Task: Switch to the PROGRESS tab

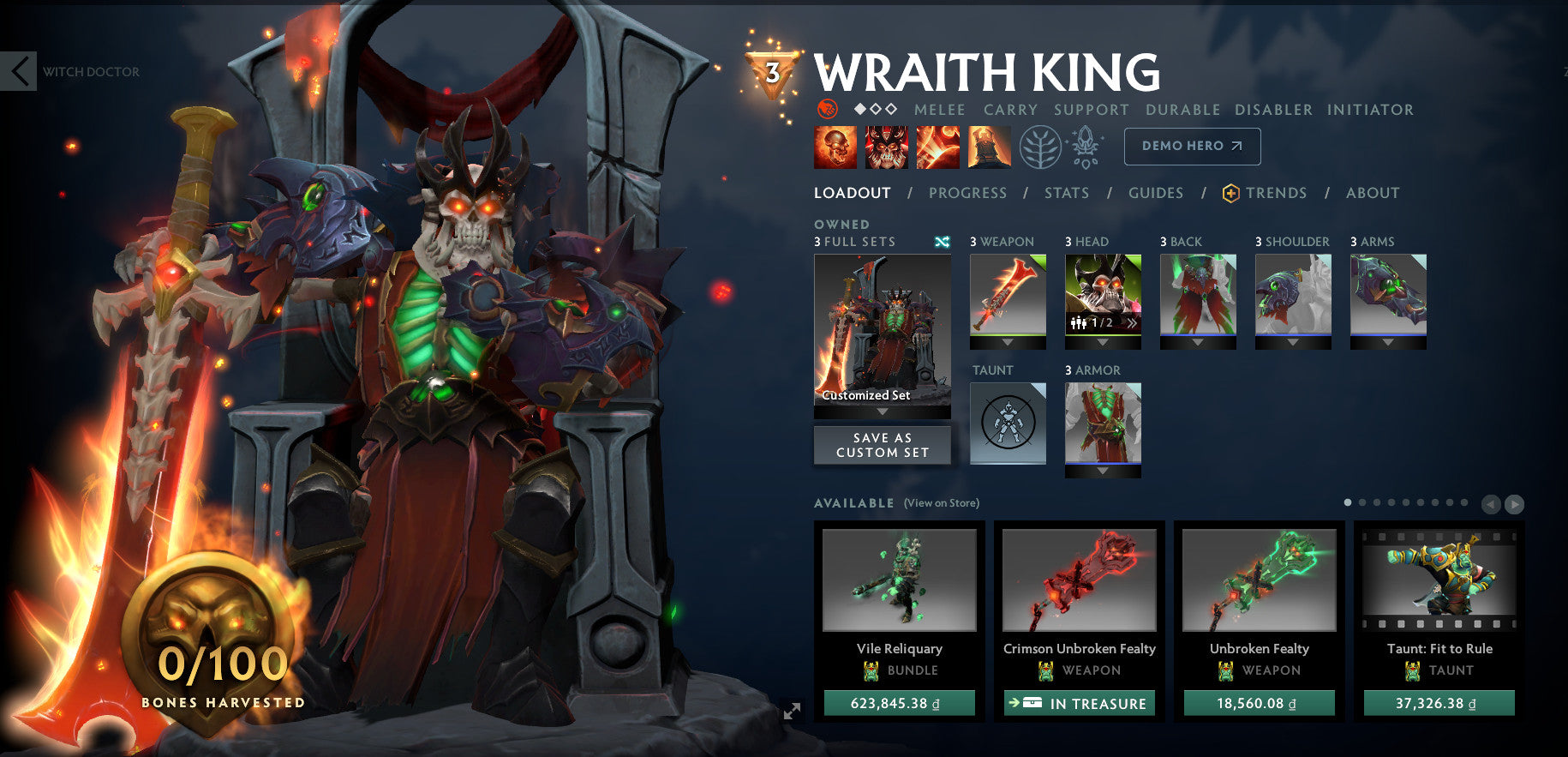Action: point(967,193)
